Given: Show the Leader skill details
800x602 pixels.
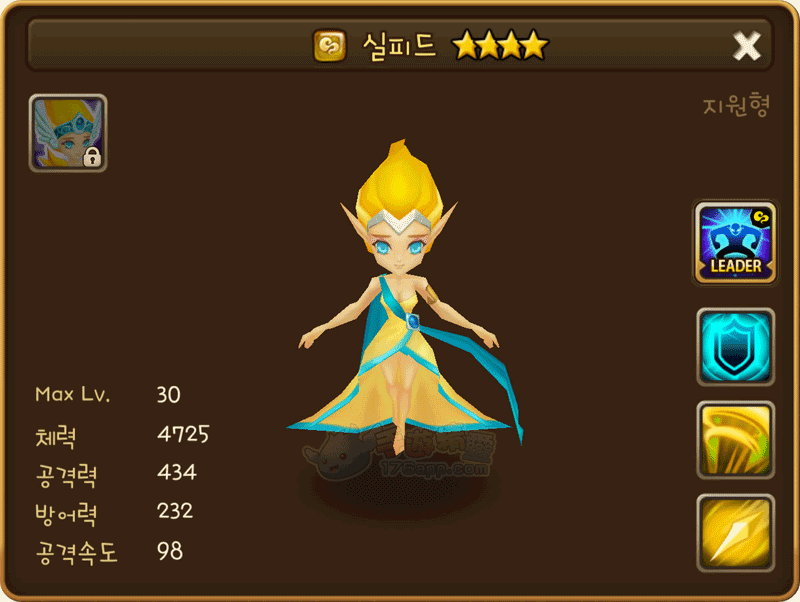Looking at the screenshot, I should pos(735,242).
